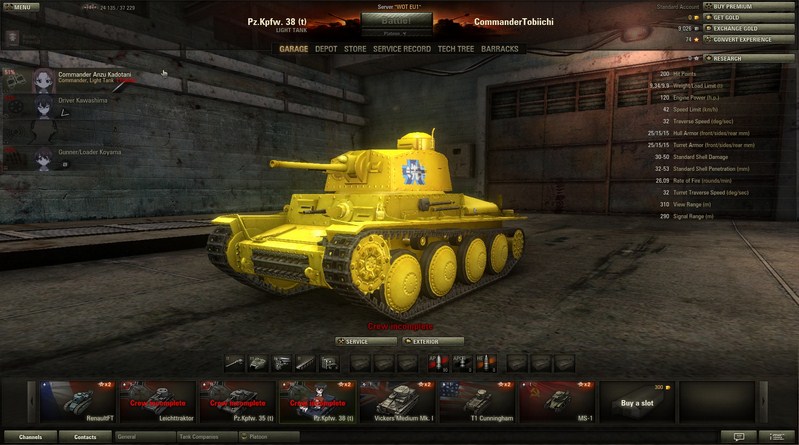This screenshot has width=799, height=445.
Task: Buy a new garage slot
Action: click(637, 401)
